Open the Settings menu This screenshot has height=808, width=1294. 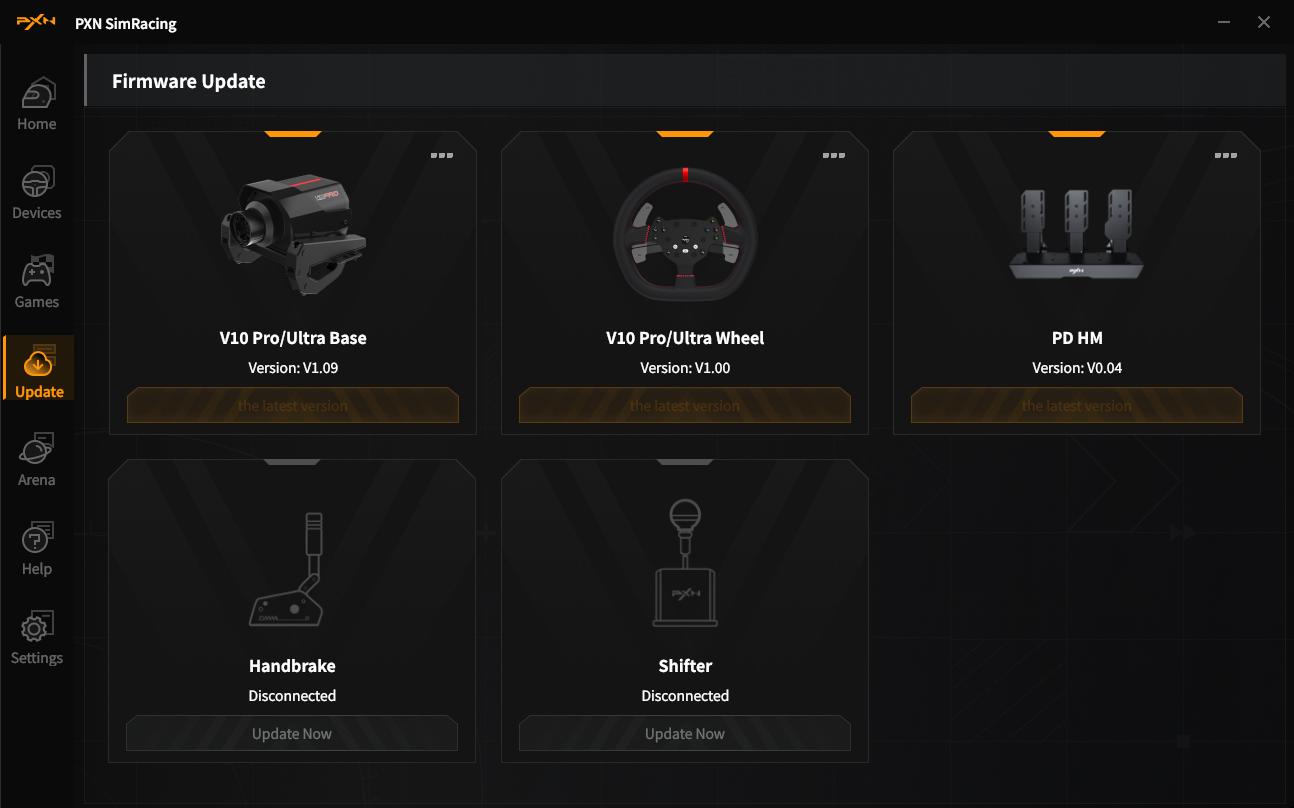[37, 639]
